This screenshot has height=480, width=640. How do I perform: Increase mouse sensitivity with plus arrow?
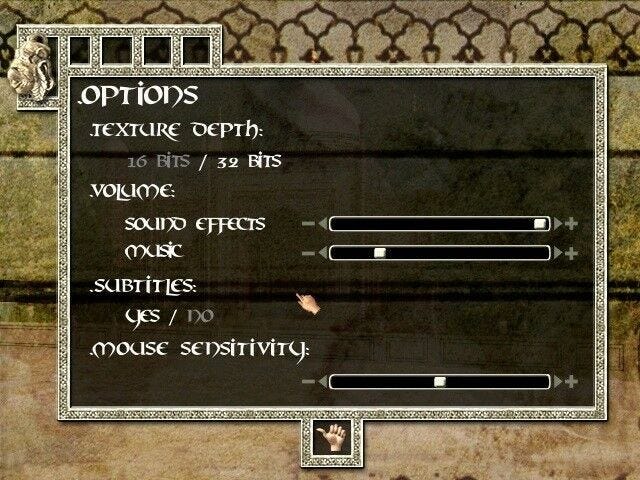568,381
